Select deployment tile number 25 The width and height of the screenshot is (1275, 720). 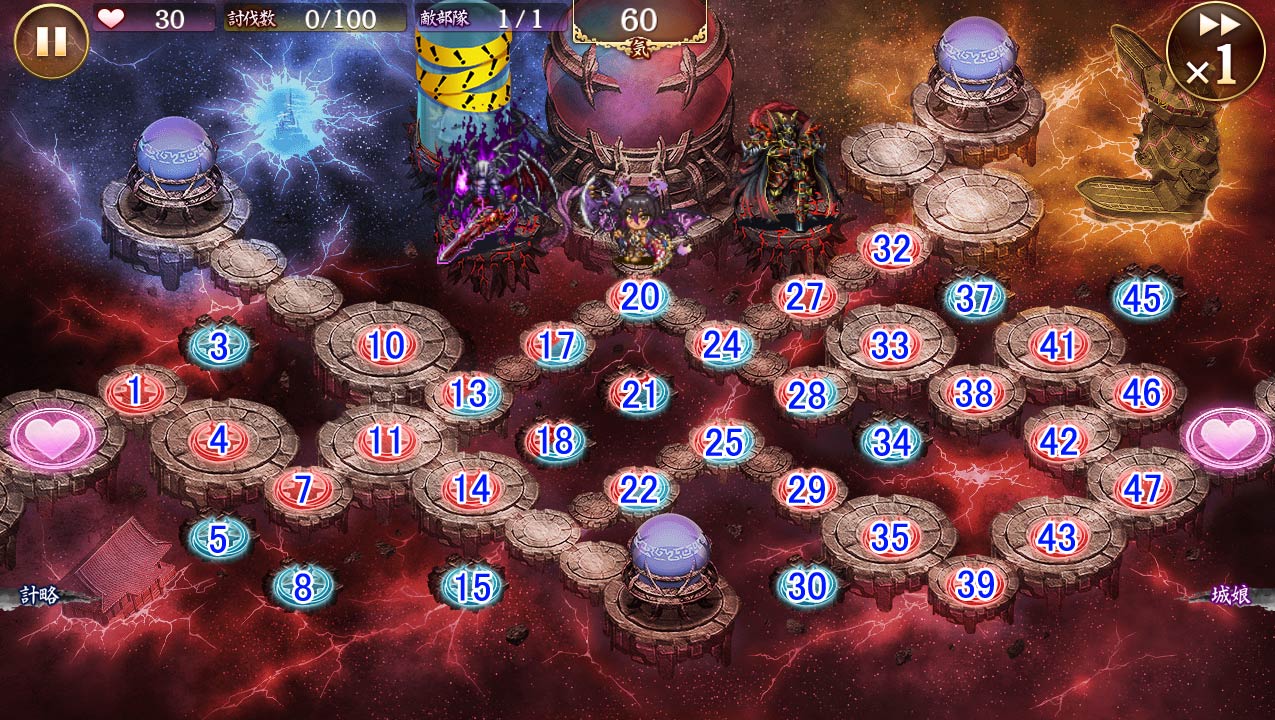click(x=724, y=442)
